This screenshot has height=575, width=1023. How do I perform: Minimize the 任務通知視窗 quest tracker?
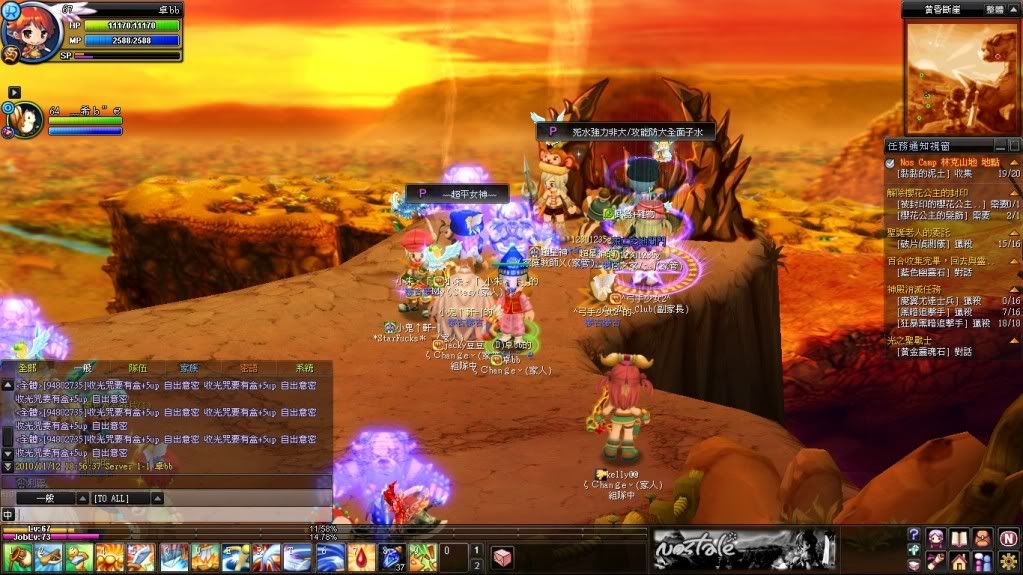click(x=998, y=146)
